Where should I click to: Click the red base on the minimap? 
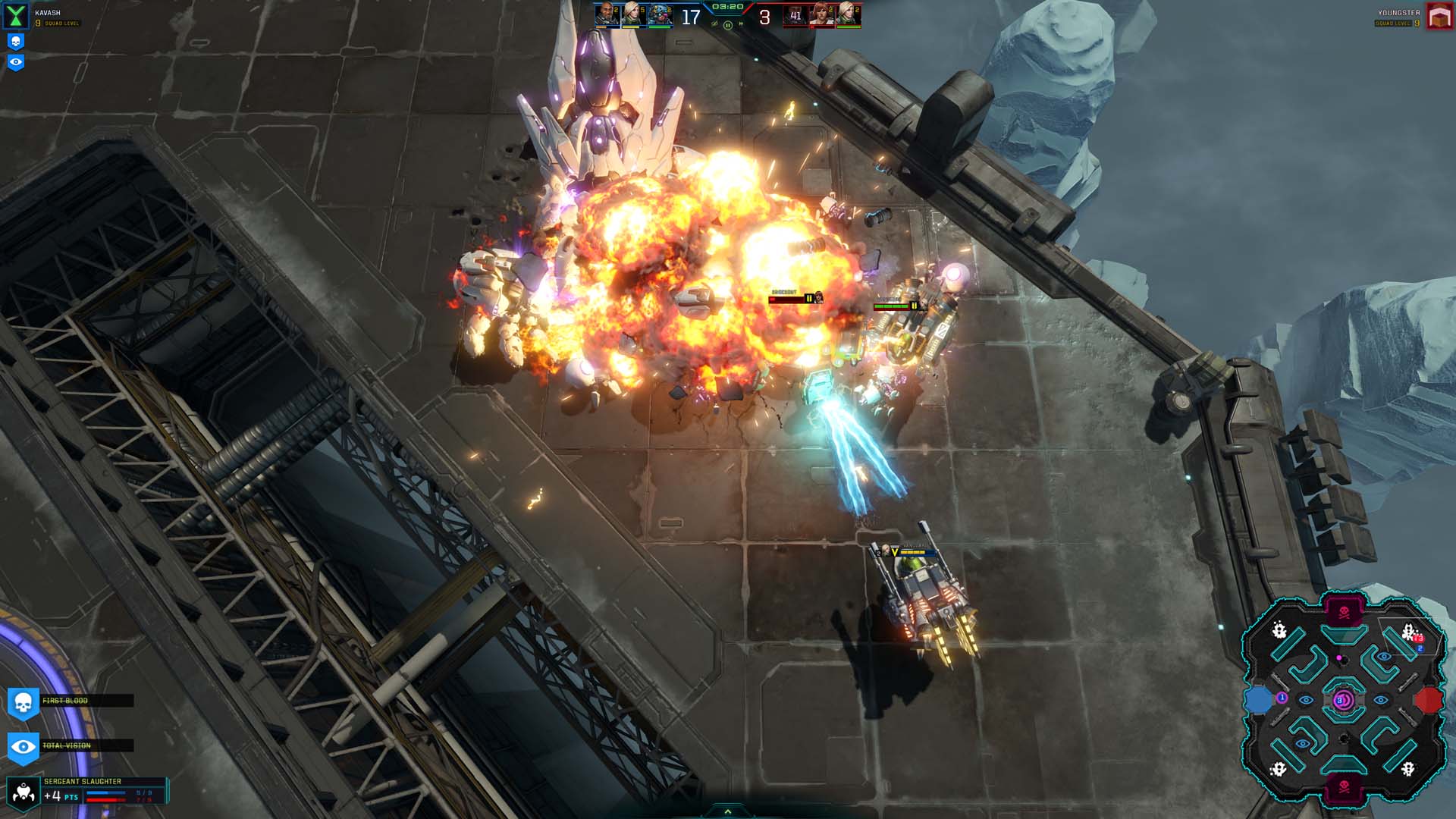click(x=1429, y=700)
